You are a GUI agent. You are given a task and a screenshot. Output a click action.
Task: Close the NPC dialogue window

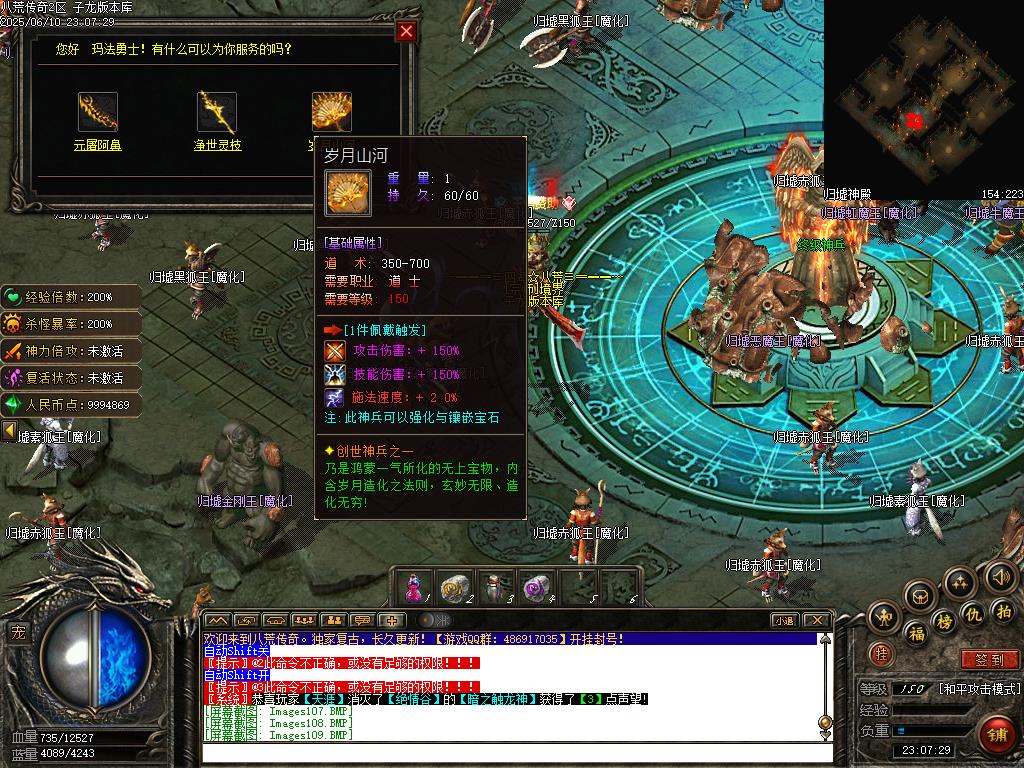click(x=406, y=31)
